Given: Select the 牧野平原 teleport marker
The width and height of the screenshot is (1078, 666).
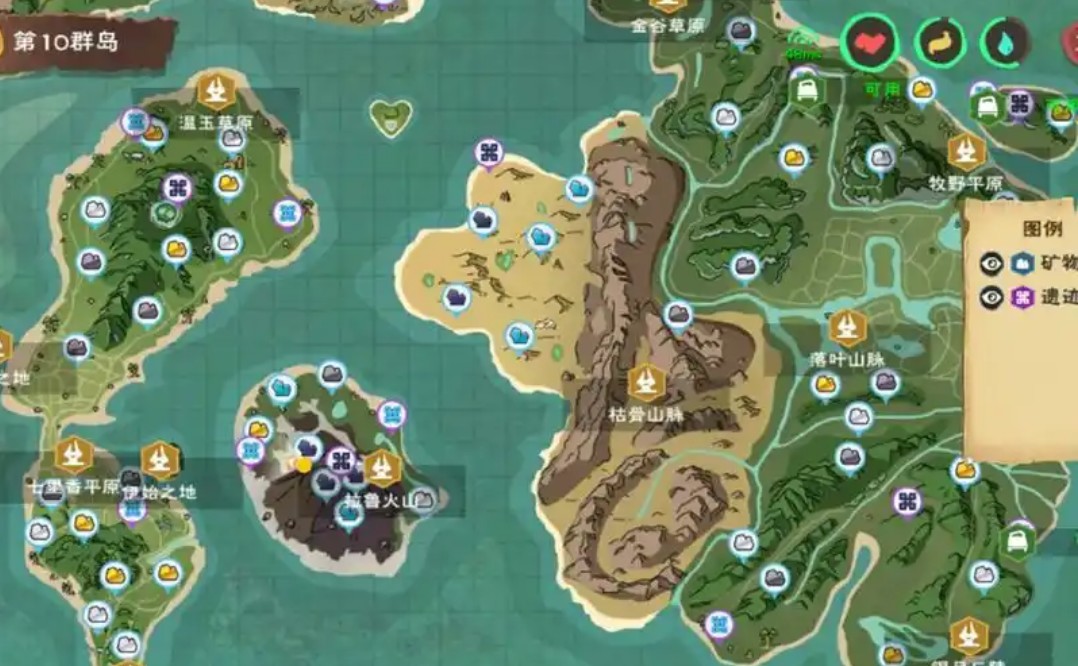Looking at the screenshot, I should (966, 152).
